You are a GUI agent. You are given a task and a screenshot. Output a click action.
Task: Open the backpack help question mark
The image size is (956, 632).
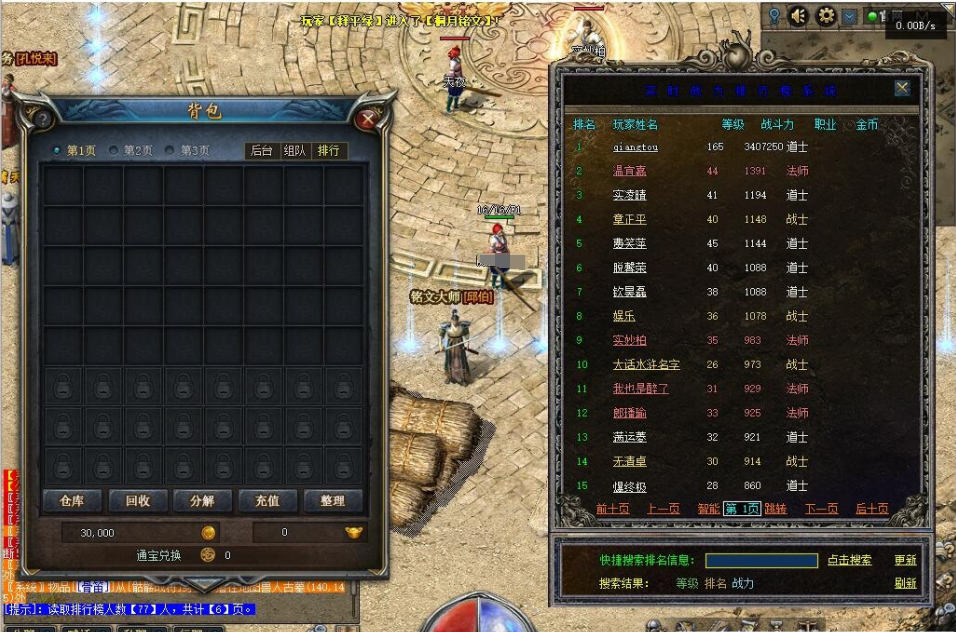click(x=43, y=119)
